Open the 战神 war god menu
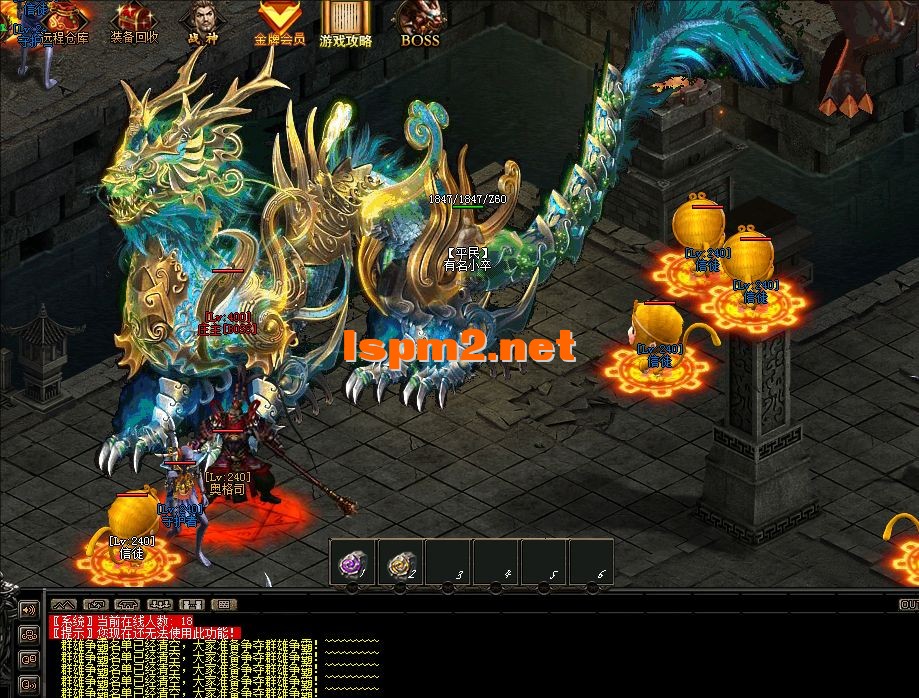 (x=203, y=22)
